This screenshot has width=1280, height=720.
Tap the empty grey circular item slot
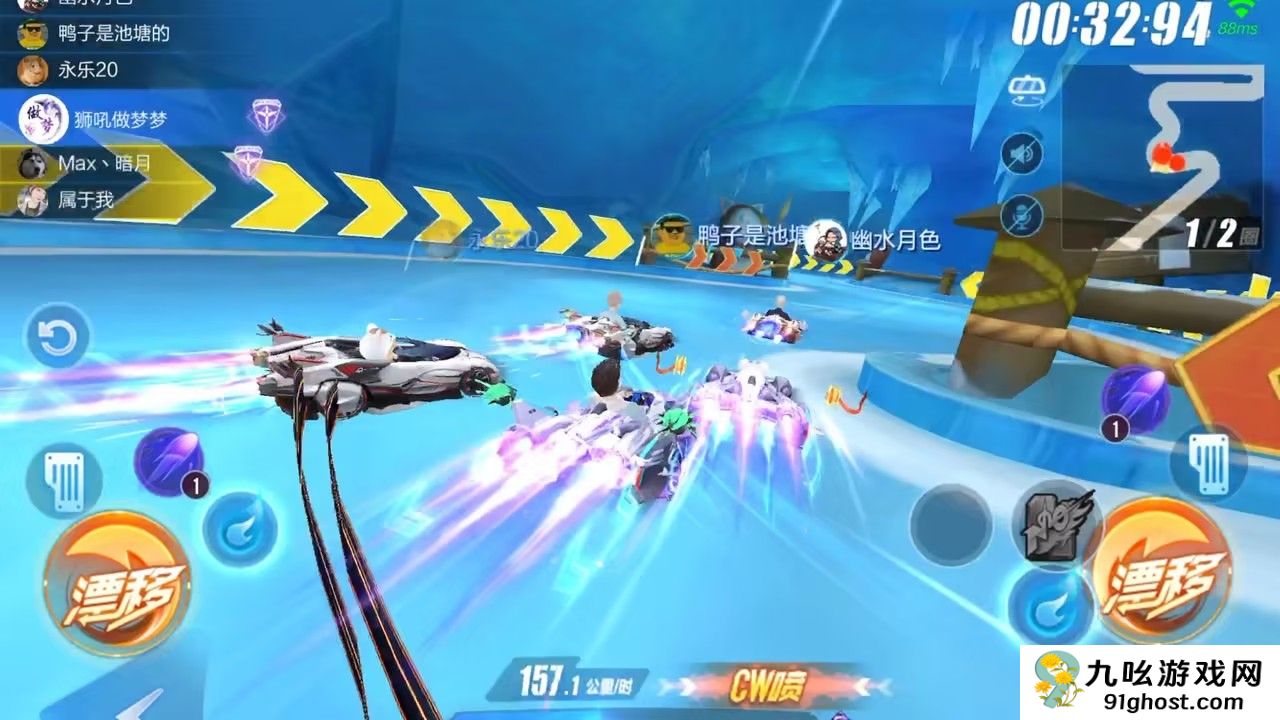[x=950, y=525]
